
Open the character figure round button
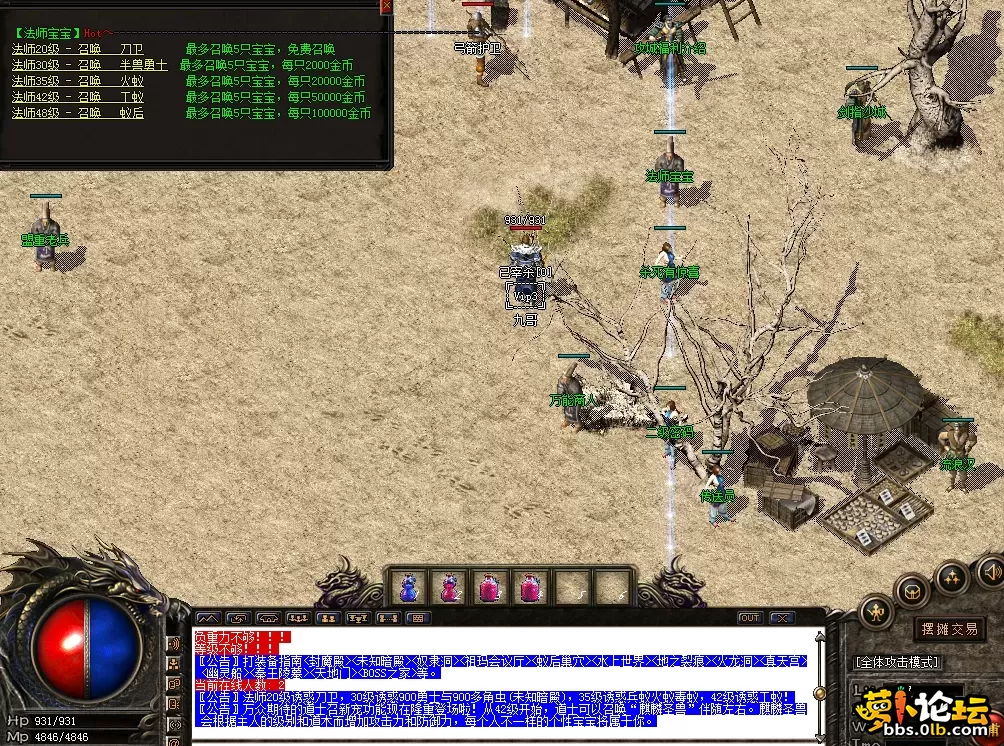pos(877,610)
